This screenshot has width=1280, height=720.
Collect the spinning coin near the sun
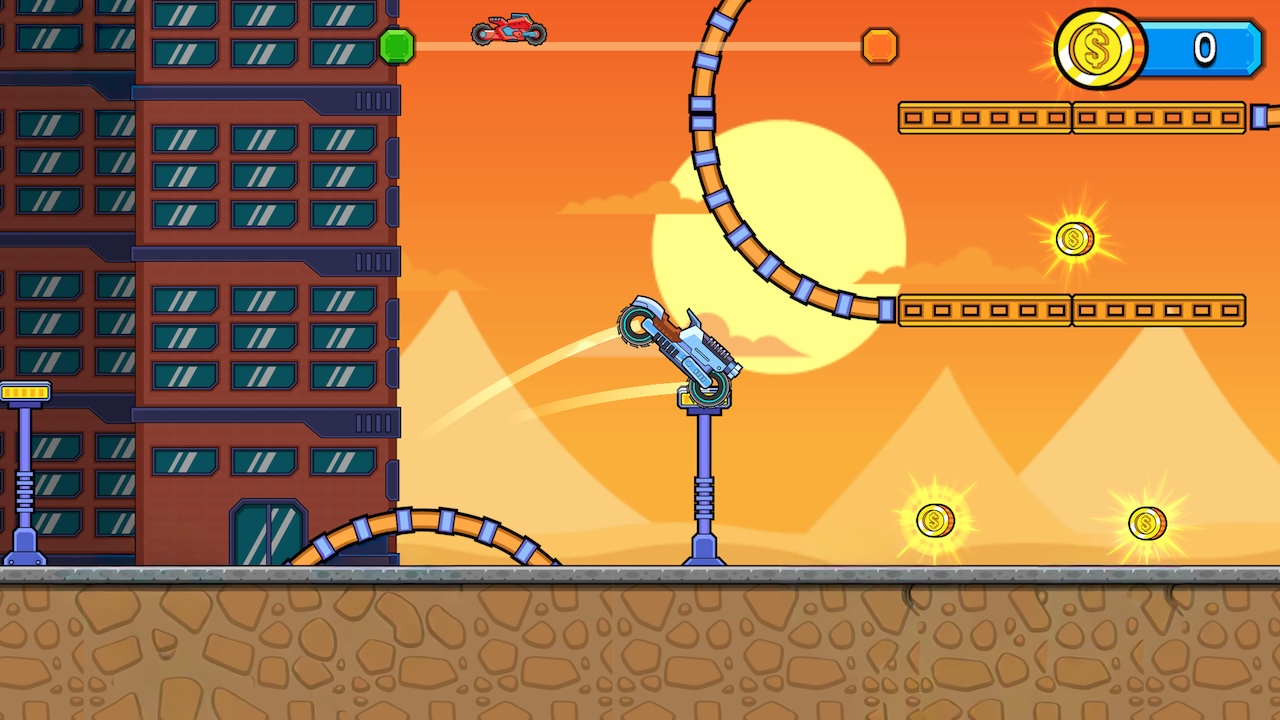[1073, 237]
